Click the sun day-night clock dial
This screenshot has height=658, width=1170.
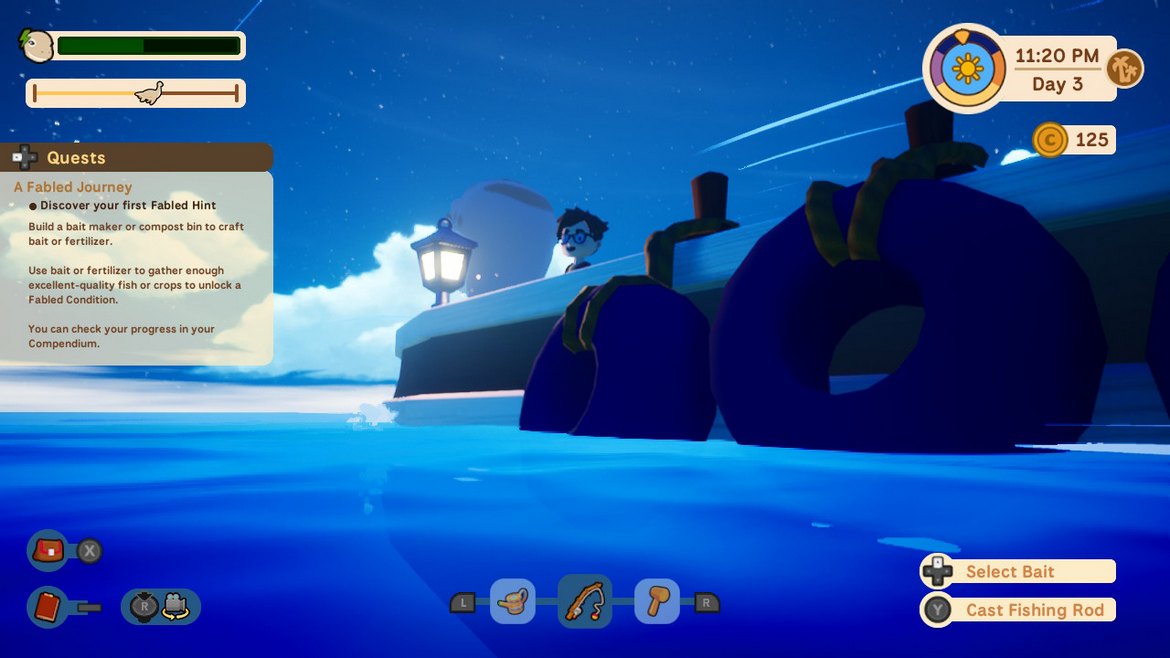967,68
